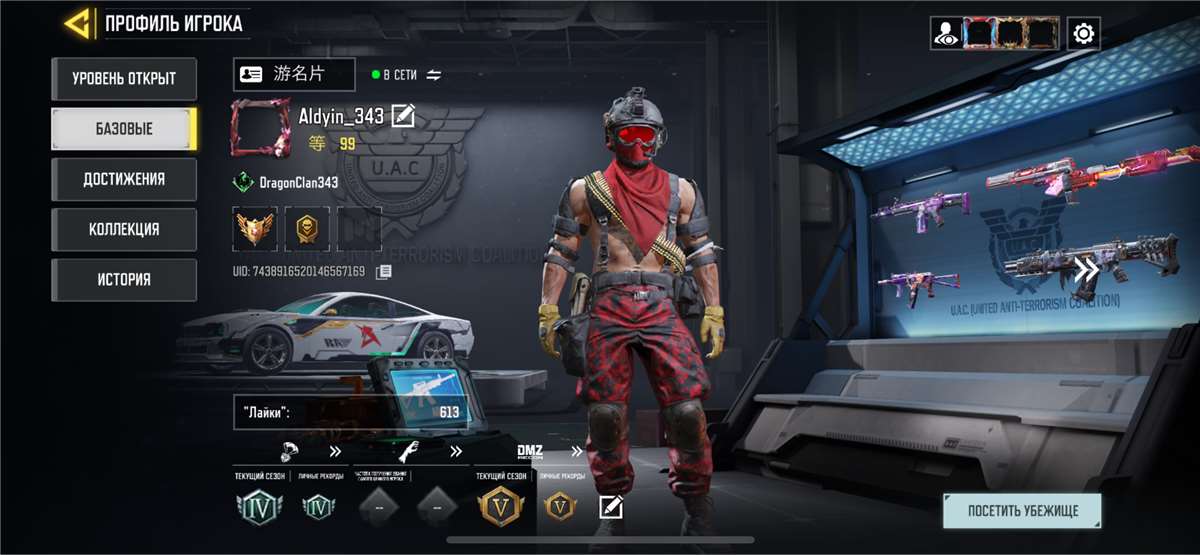Viewport: 1200px width, 555px height.
Task: Select the Базовые tab
Action: pyautogui.click(x=124, y=129)
